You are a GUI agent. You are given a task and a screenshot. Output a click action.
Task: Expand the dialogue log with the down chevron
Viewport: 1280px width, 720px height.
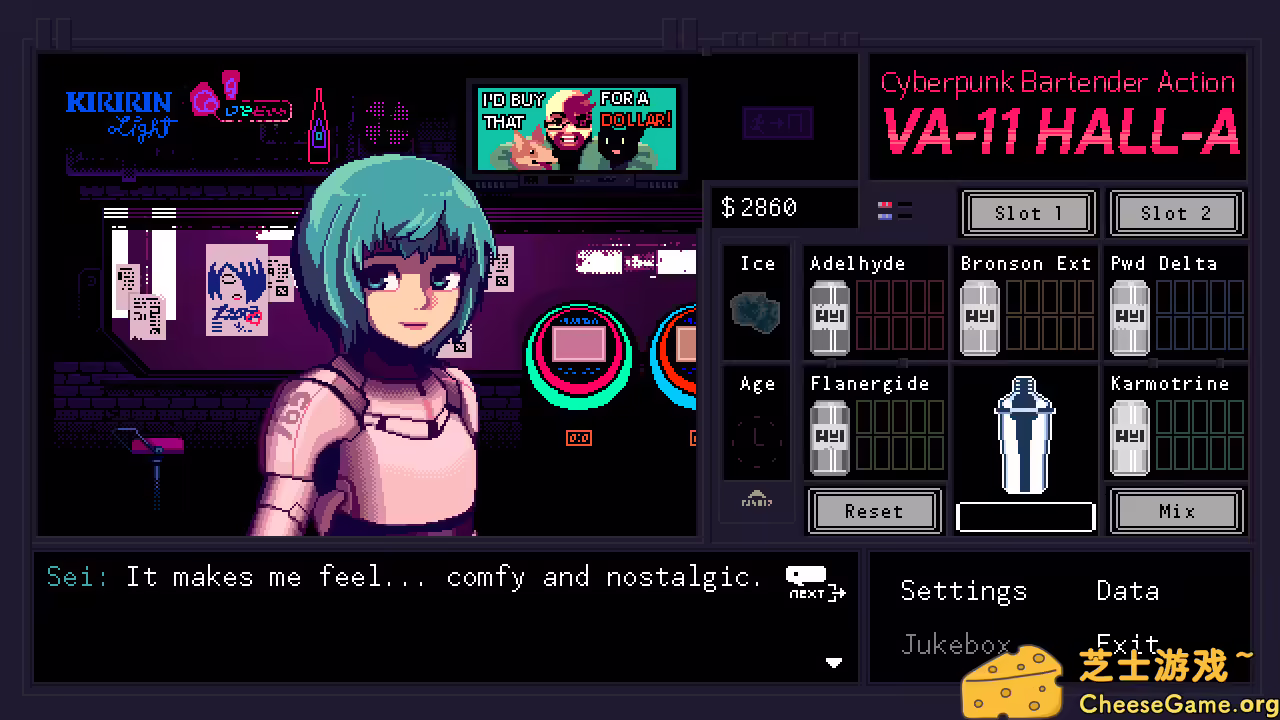point(834,662)
